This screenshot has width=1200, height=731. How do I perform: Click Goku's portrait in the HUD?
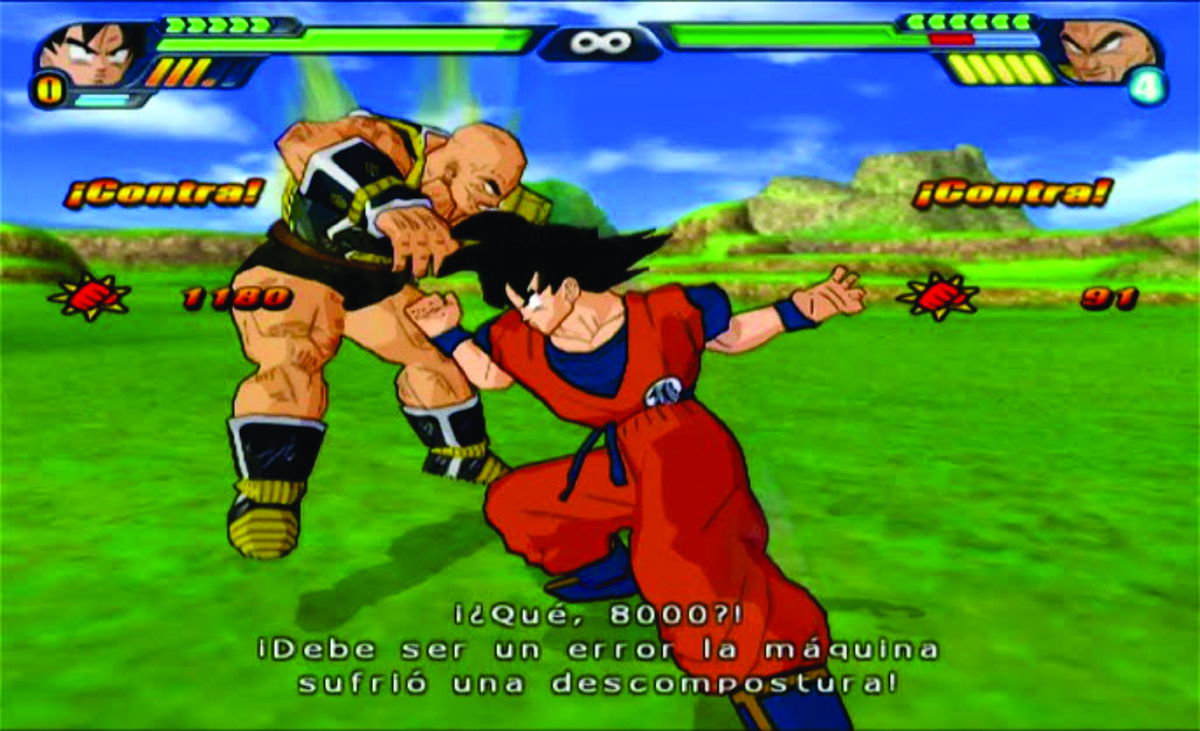92,52
